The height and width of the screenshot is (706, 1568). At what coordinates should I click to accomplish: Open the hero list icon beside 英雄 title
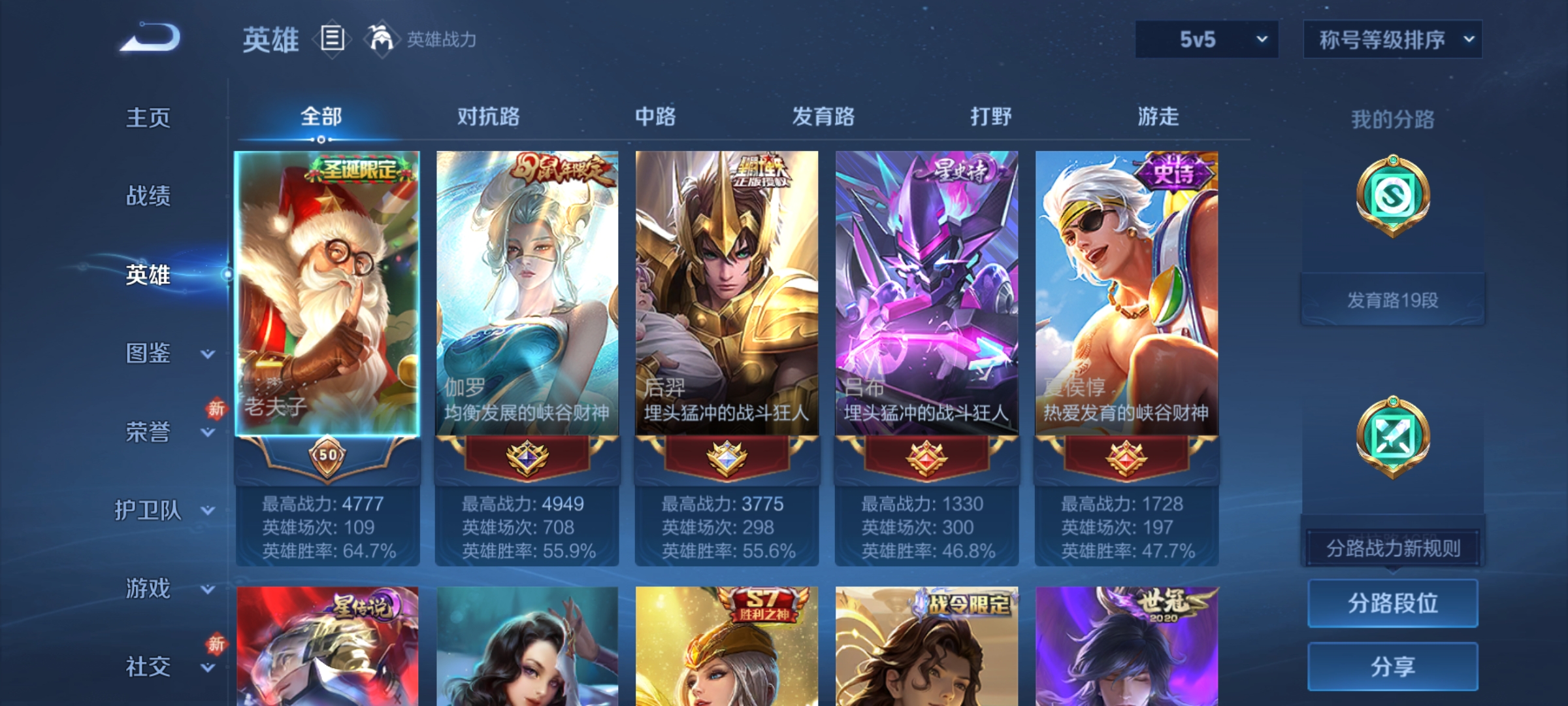pos(332,41)
